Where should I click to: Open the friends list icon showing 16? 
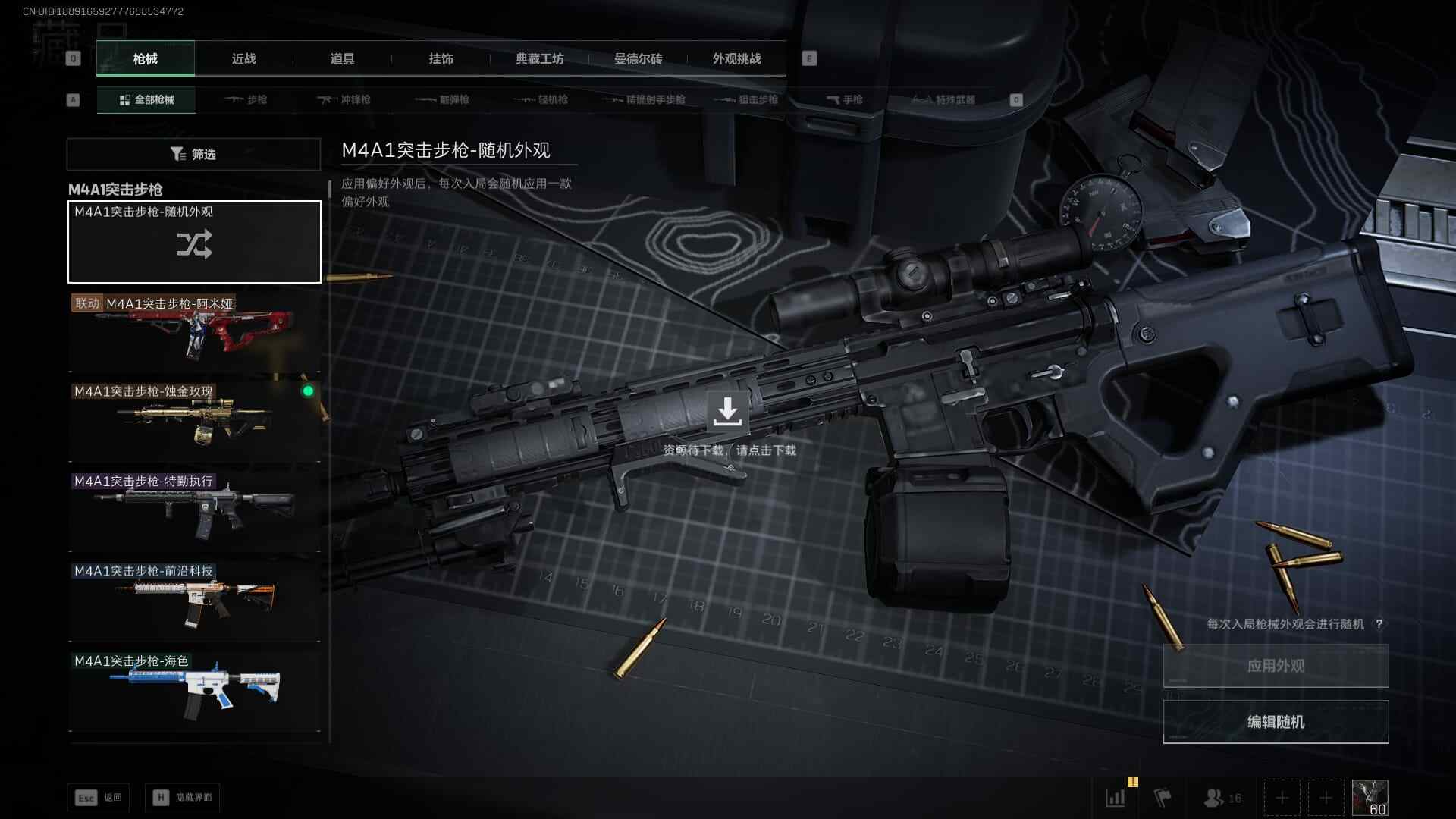point(1222,798)
